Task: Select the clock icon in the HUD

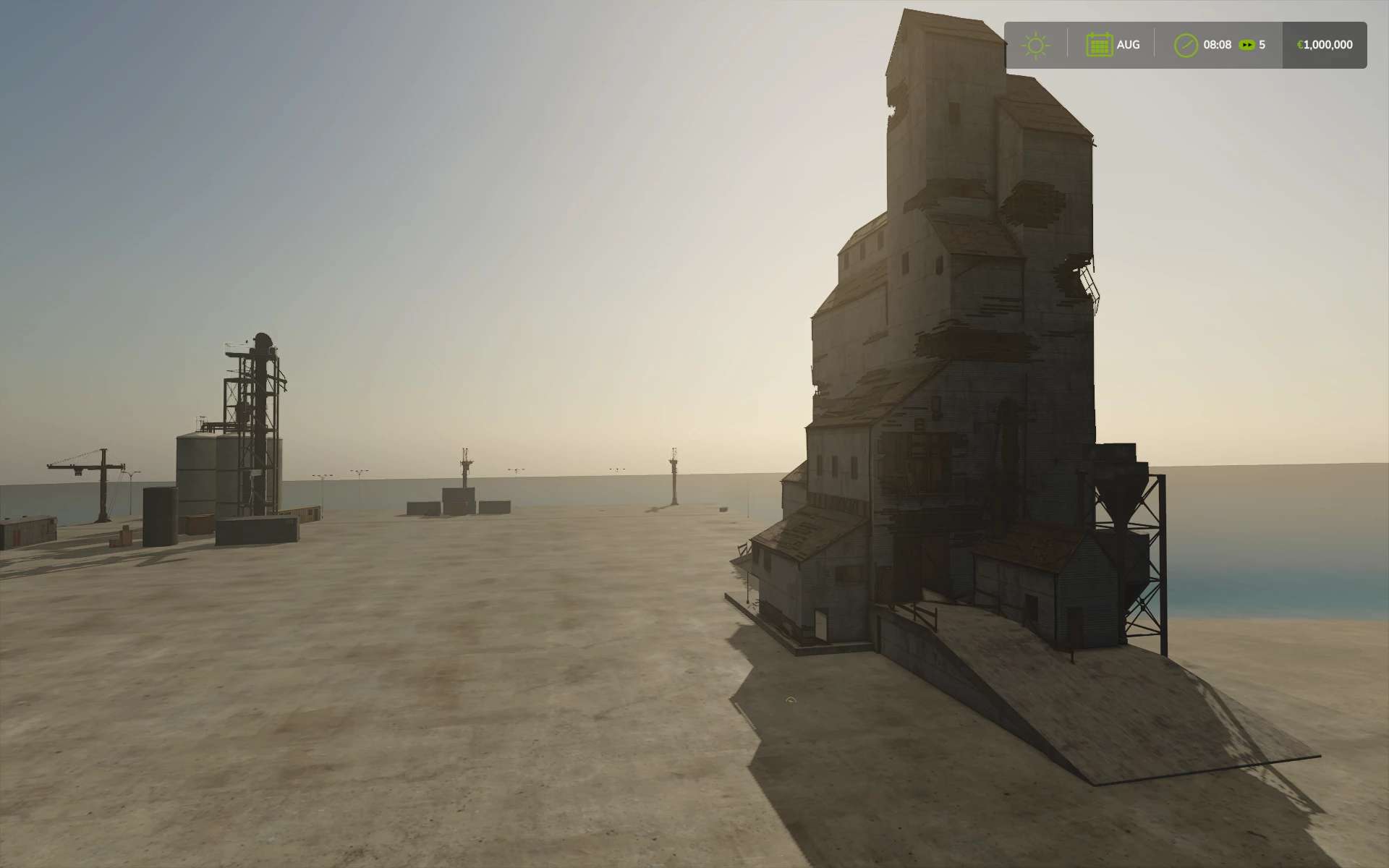Action: pos(1185,46)
